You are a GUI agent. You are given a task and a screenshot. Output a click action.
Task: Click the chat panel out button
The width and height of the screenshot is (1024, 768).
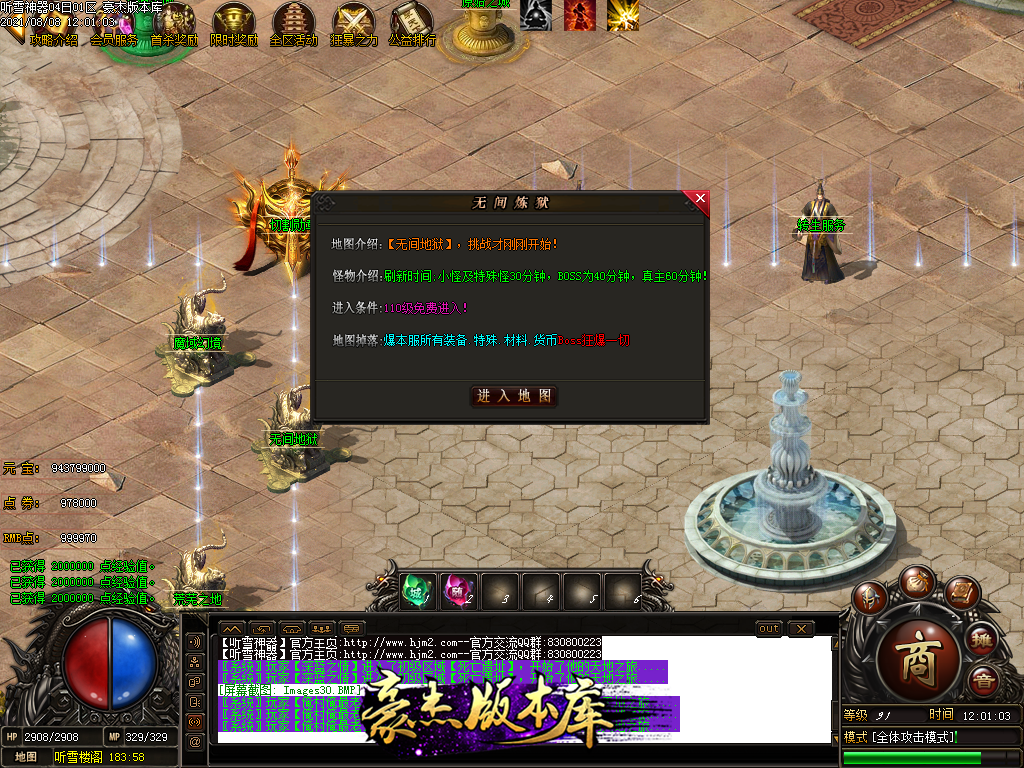pyautogui.click(x=768, y=628)
